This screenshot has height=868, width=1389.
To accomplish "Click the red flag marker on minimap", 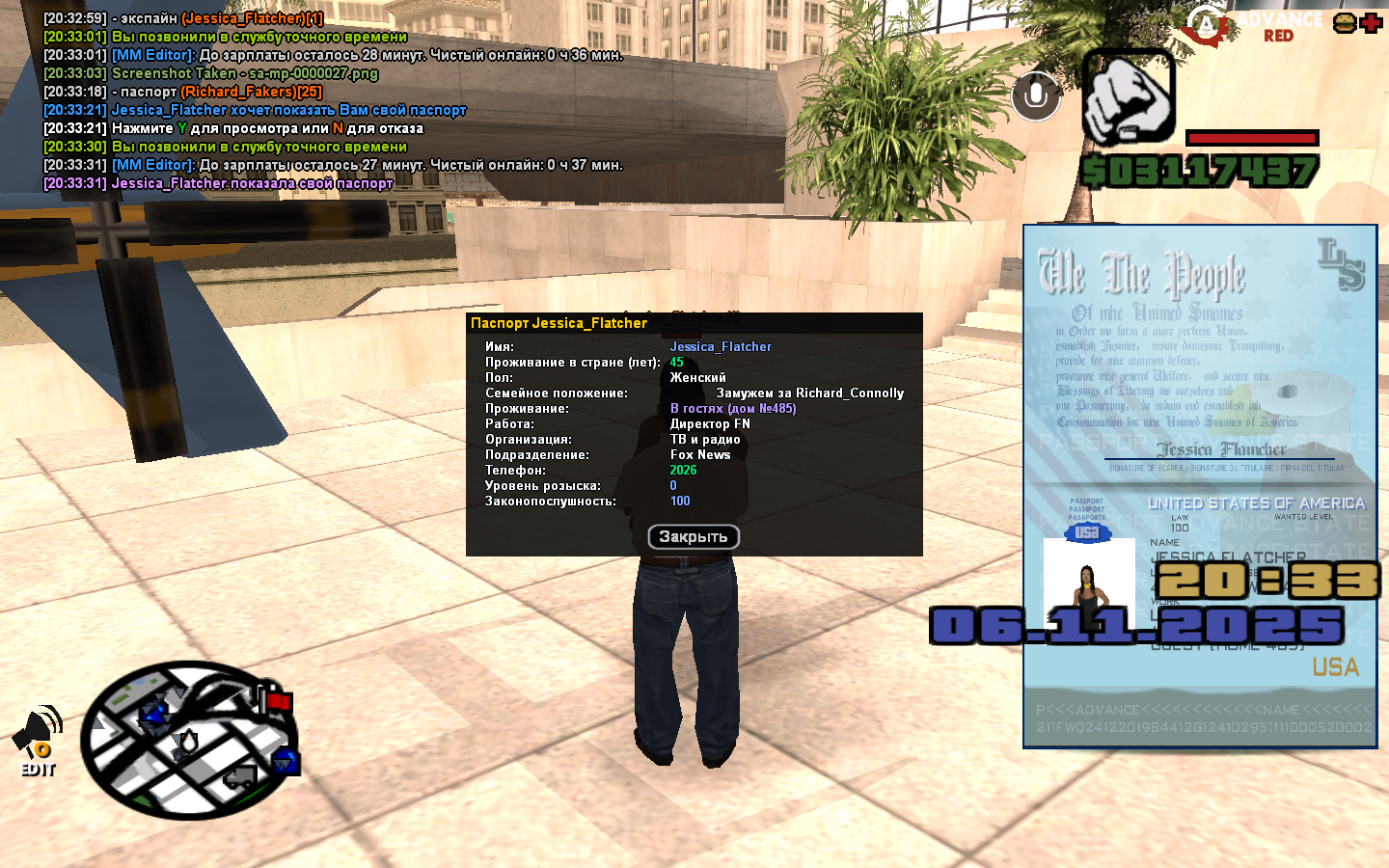I will (279, 701).
